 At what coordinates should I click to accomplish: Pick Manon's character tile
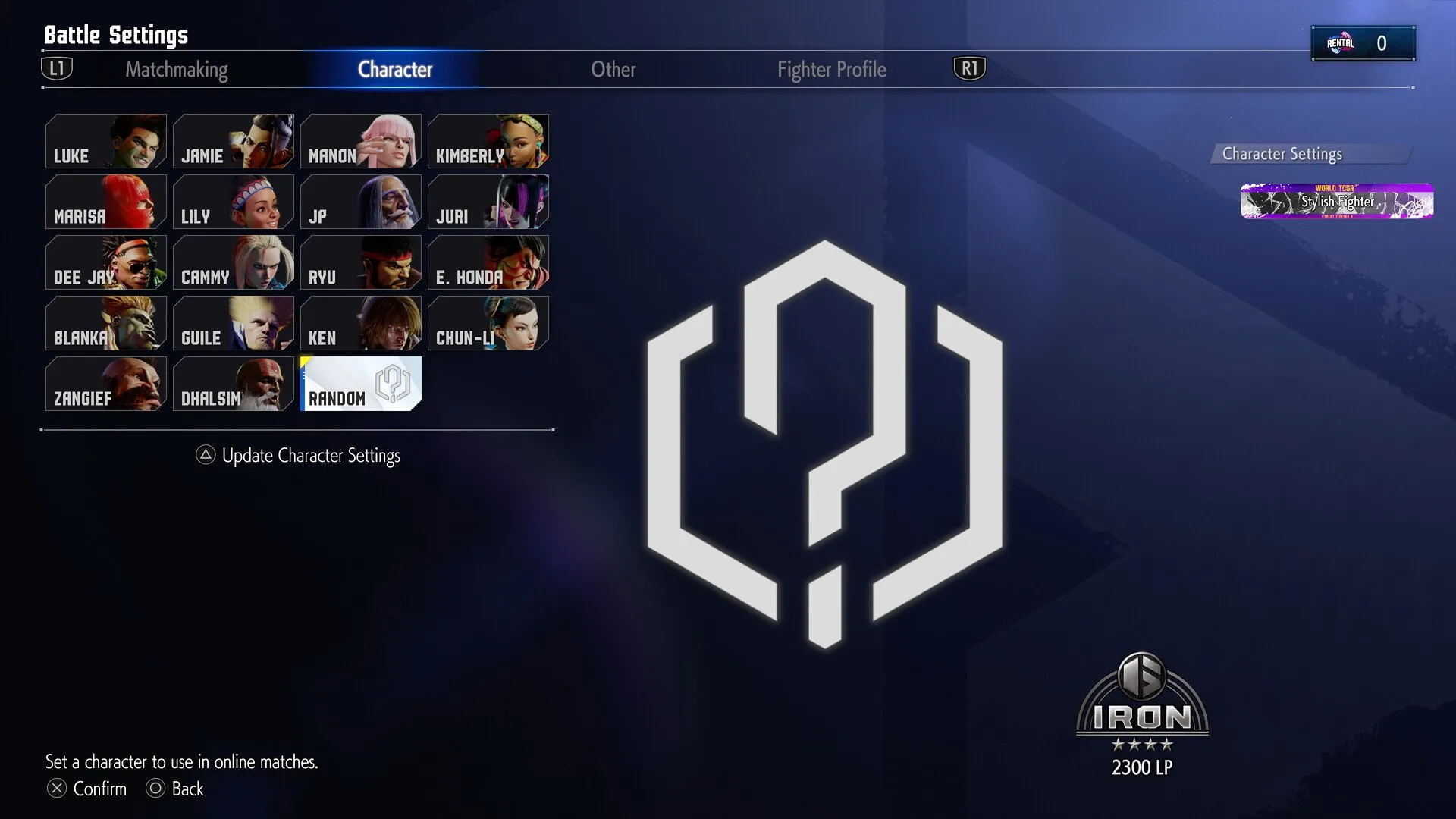(361, 141)
